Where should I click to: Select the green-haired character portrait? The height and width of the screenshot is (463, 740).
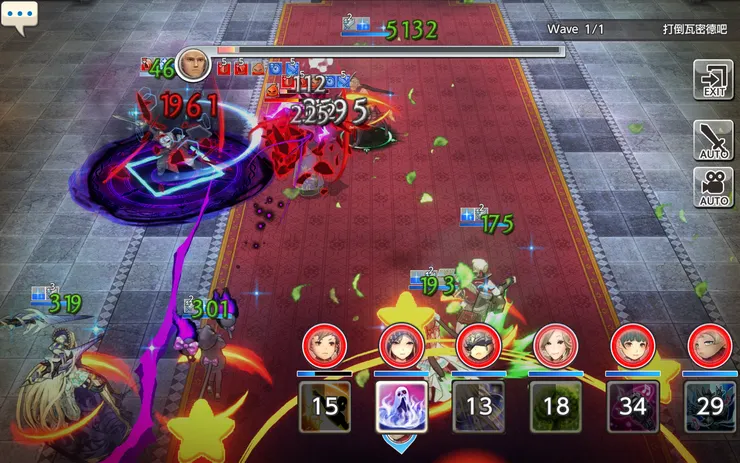click(632, 346)
